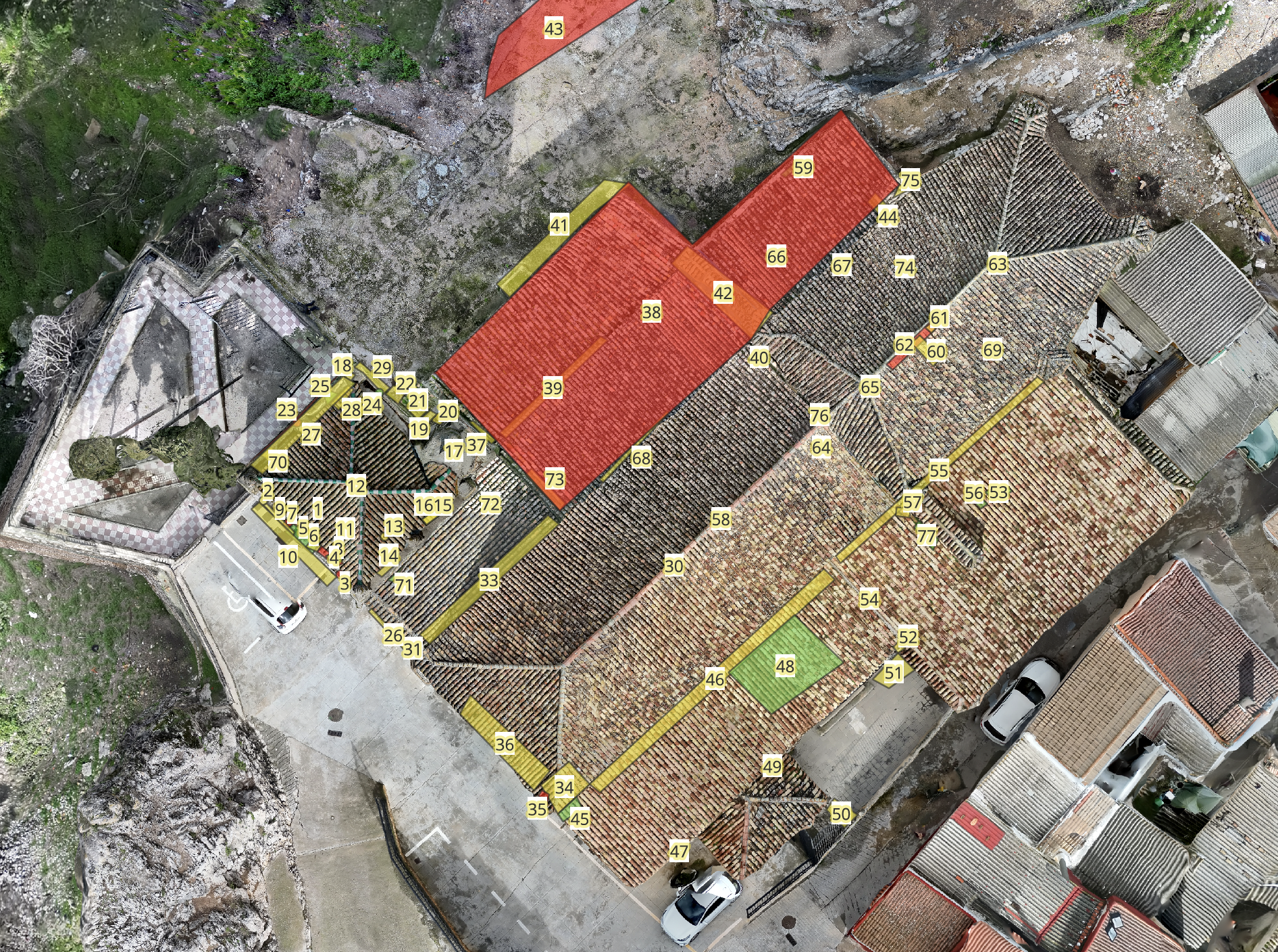Screen dimensions: 1278x952
Task: Select roof region label 38
Action: (x=651, y=312)
